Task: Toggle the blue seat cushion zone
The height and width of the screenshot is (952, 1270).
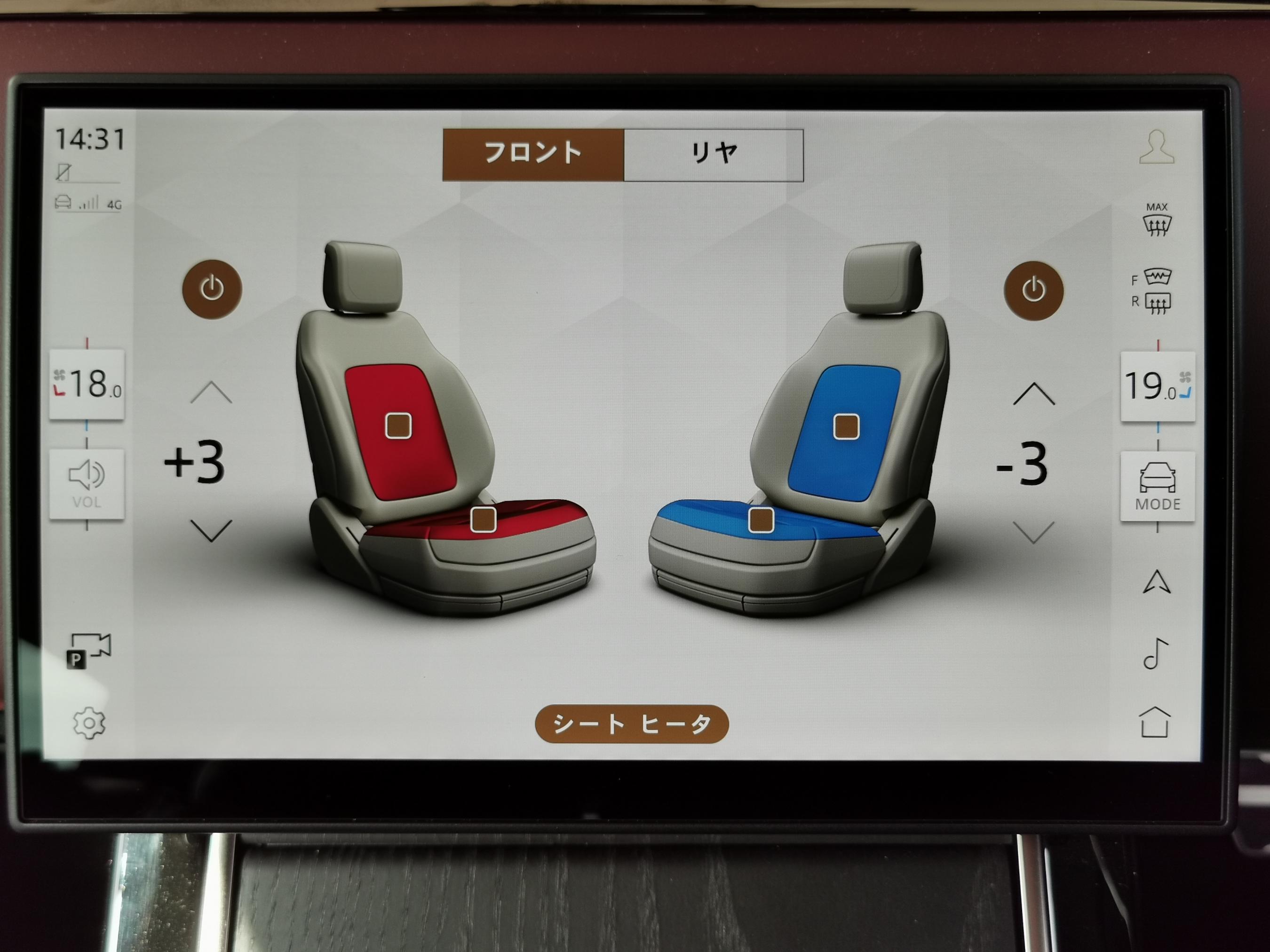Action: 762,520
